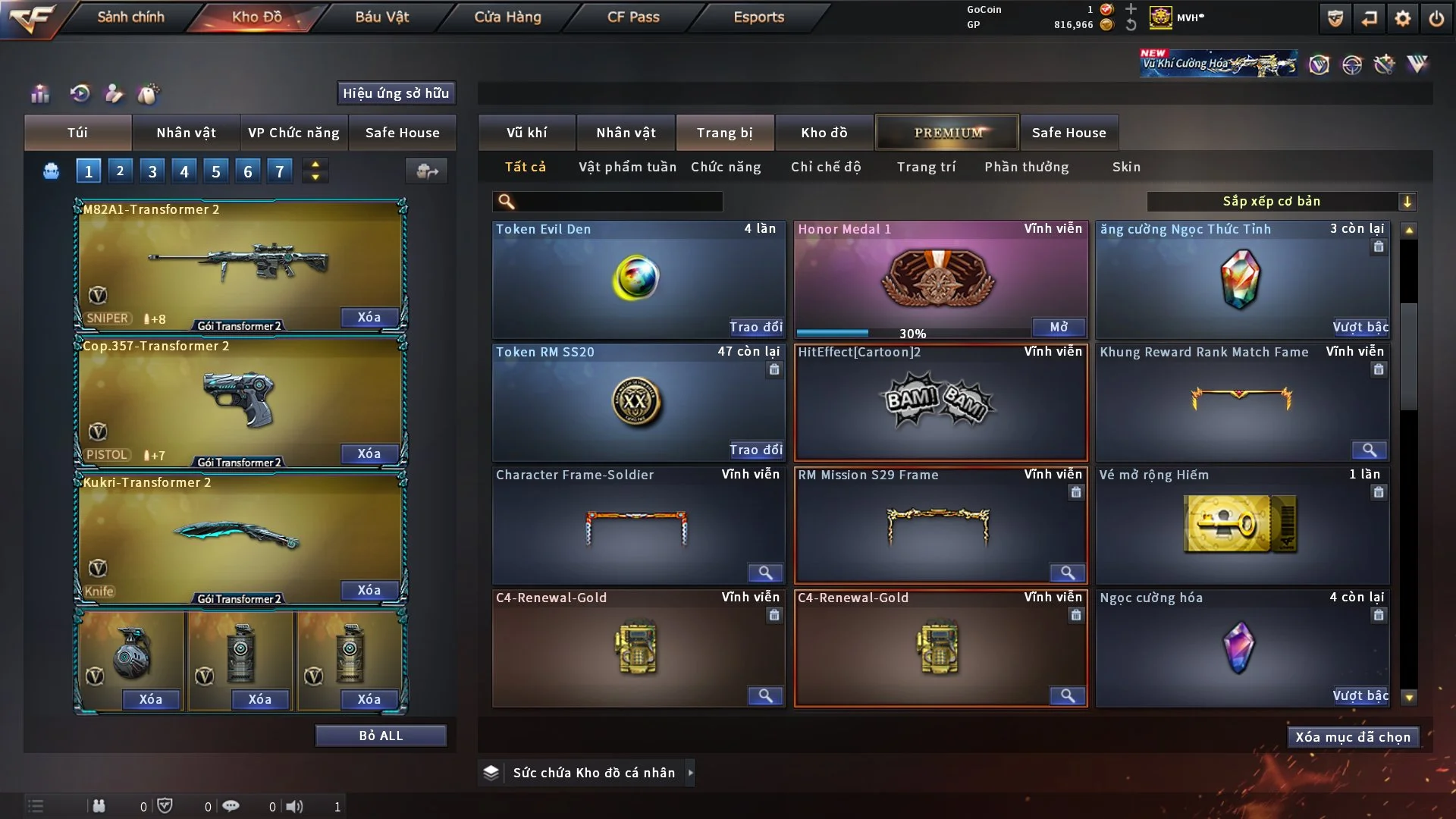This screenshot has height=819, width=1456.
Task: Select bag slot number 3
Action: tap(152, 171)
